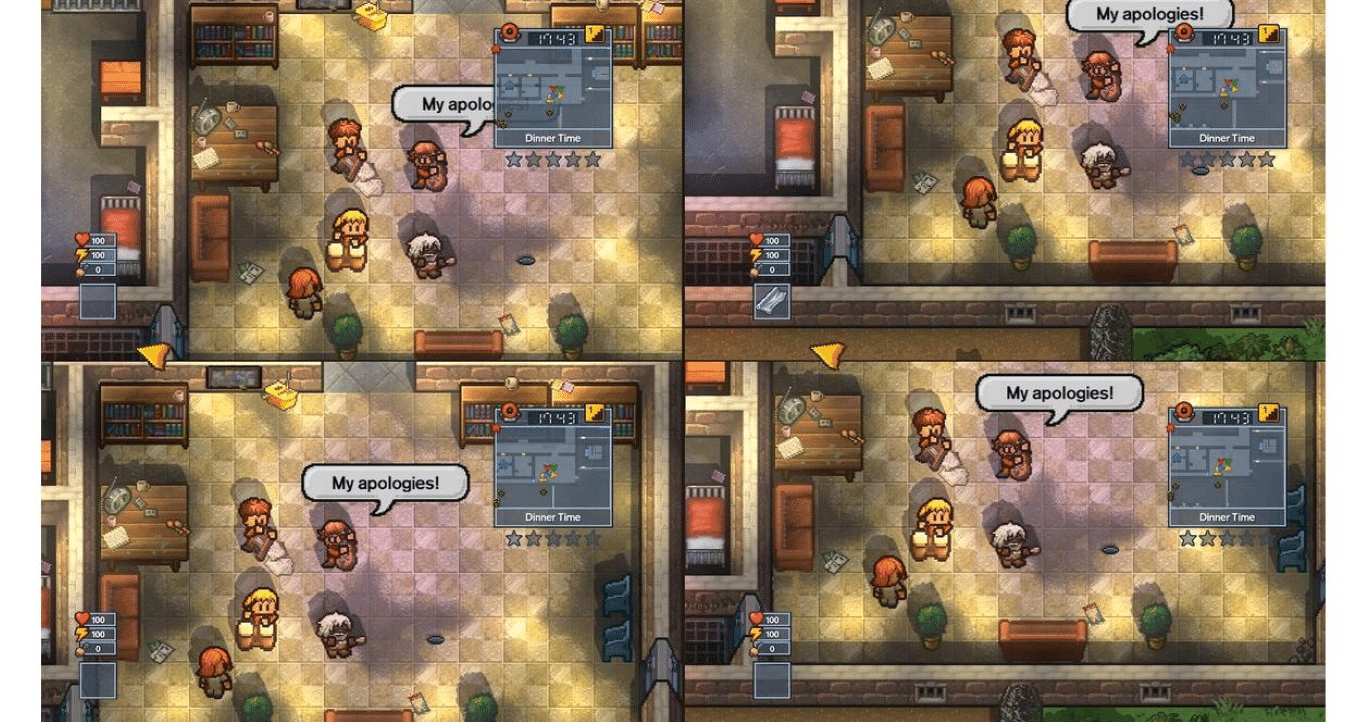Click the 'Dinner Time' label under the minimap
This screenshot has width=1366, height=722.
click(x=552, y=136)
